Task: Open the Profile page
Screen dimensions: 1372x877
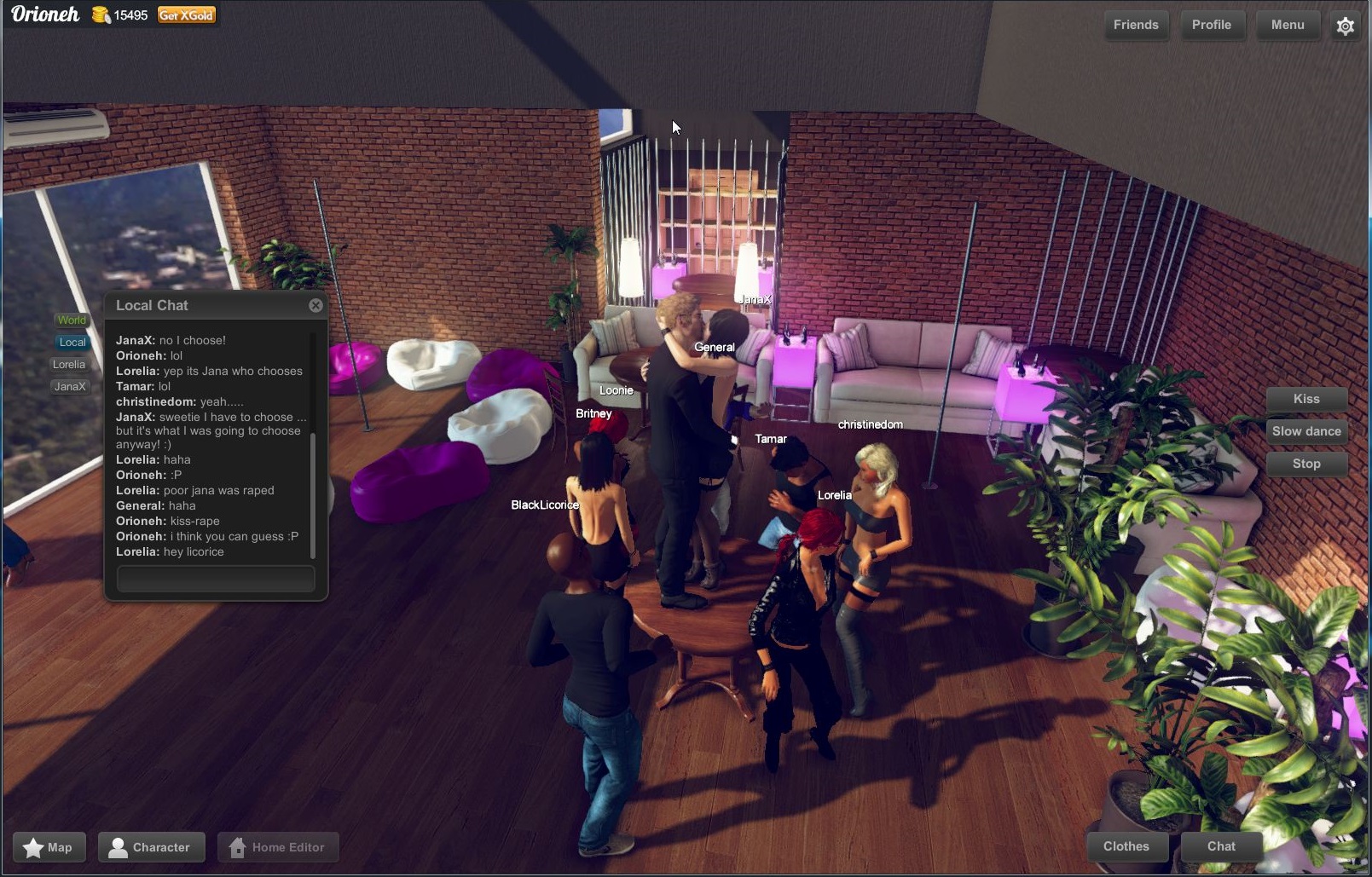Action: (x=1211, y=25)
